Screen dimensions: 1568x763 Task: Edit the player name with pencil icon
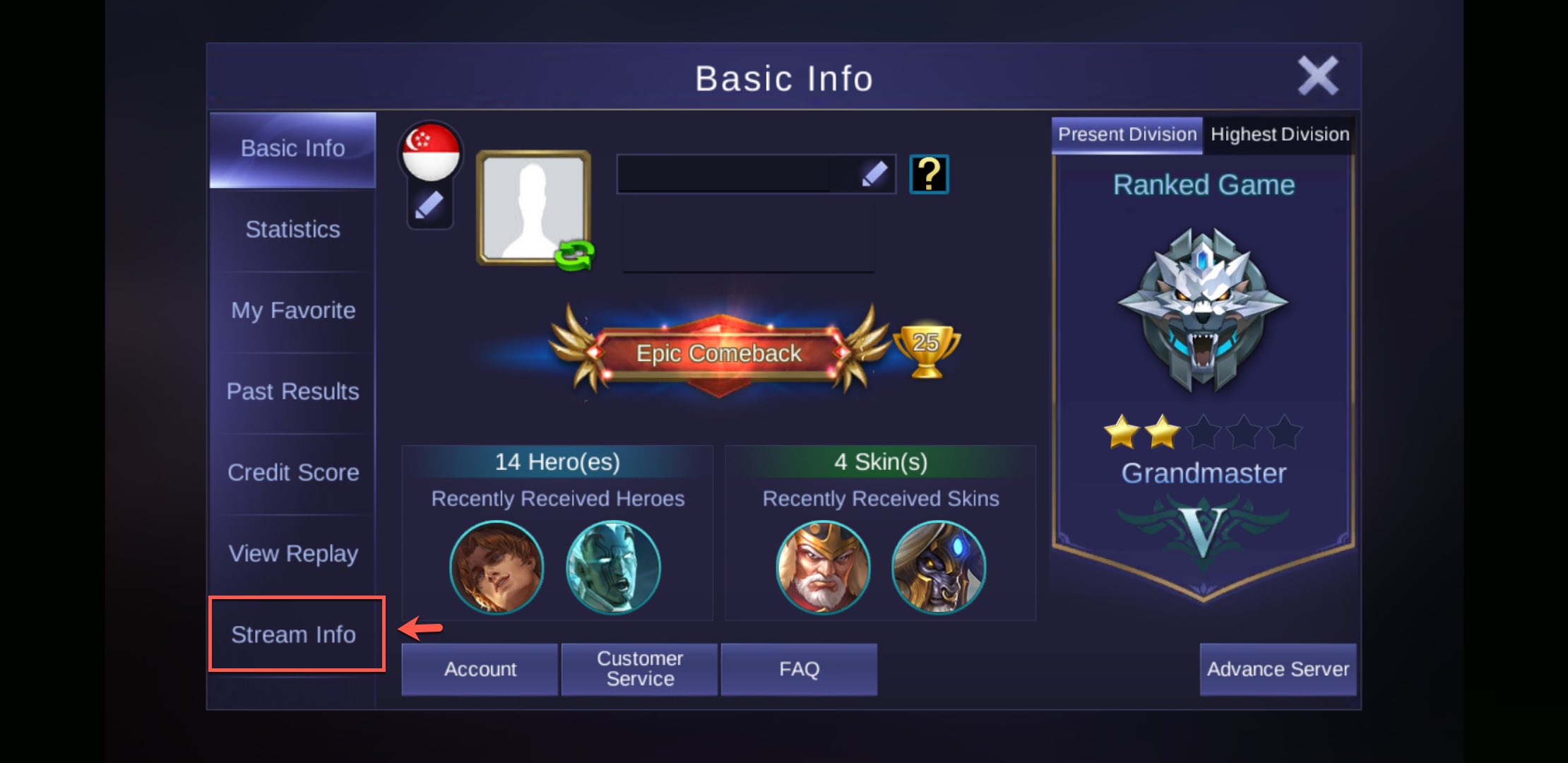(874, 174)
